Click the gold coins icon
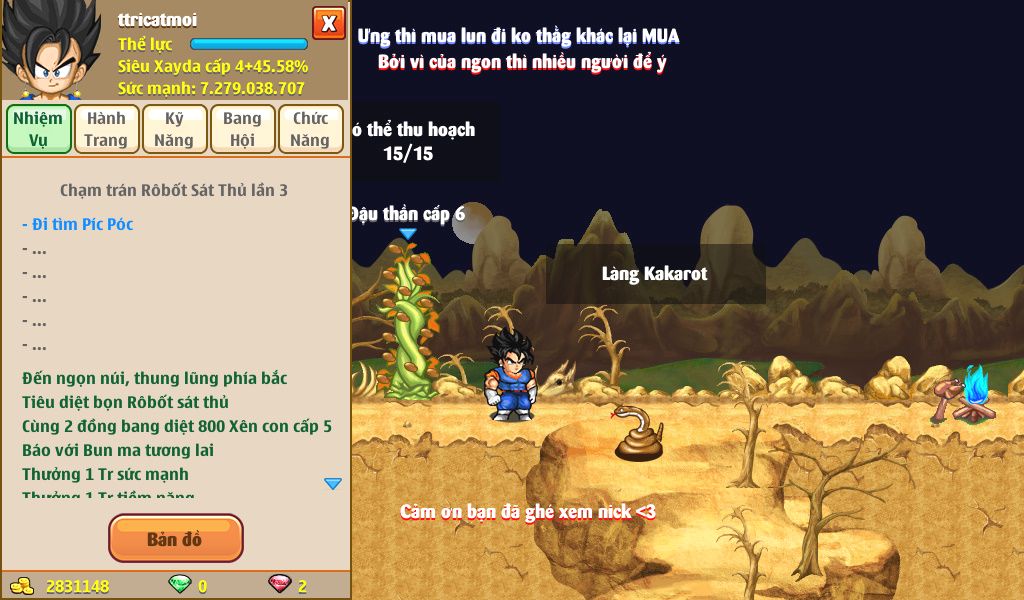 pyautogui.click(x=20, y=585)
